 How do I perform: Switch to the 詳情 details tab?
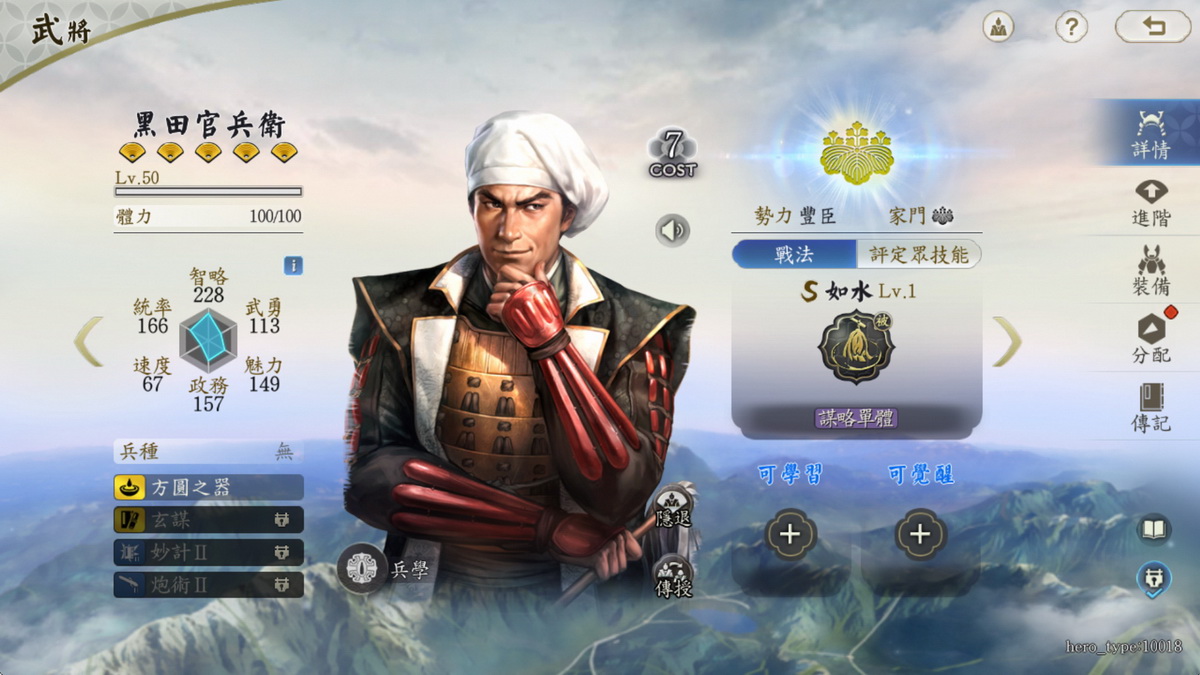(1150, 133)
